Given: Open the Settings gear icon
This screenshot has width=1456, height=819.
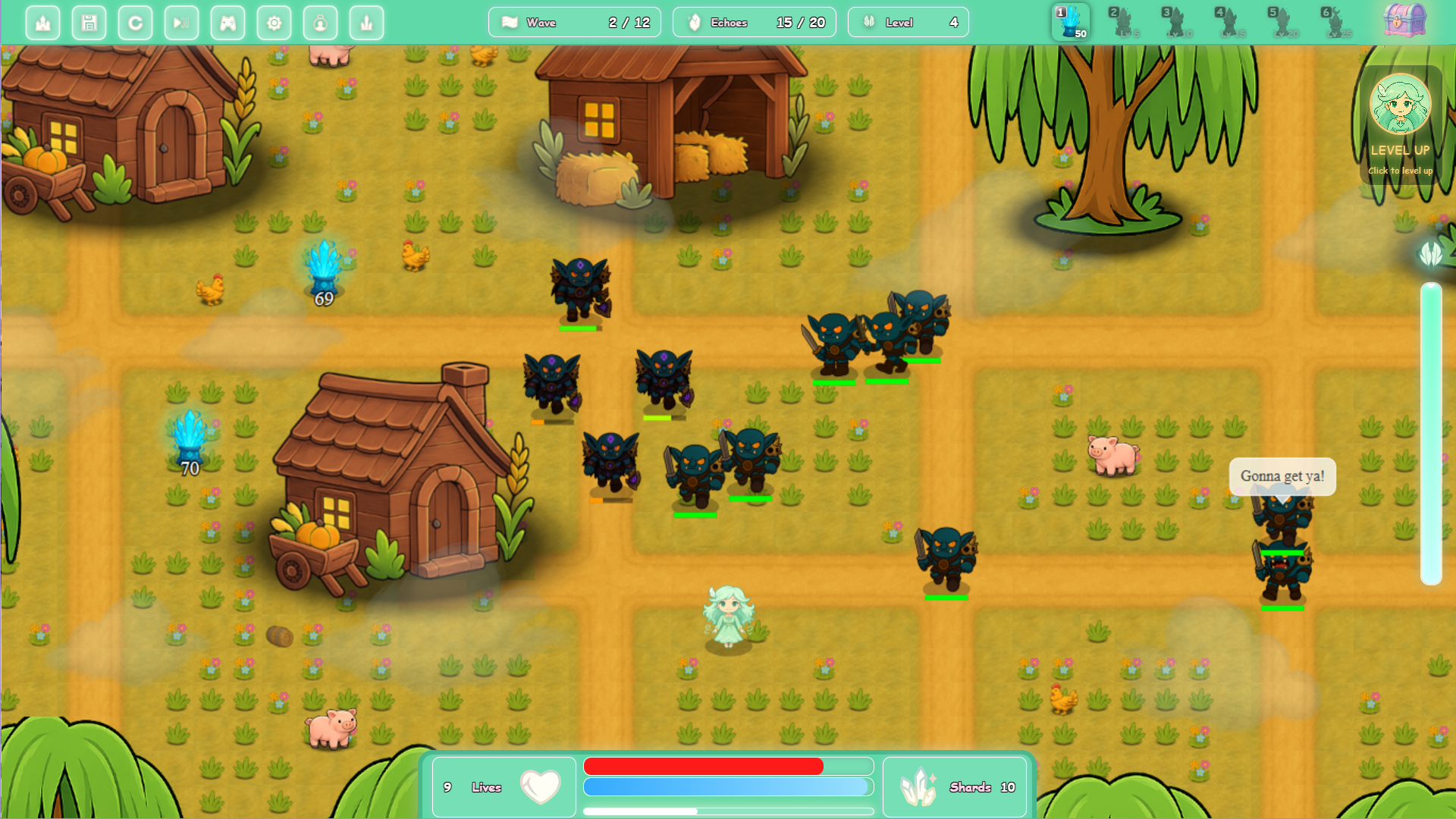Looking at the screenshot, I should click(x=274, y=22).
